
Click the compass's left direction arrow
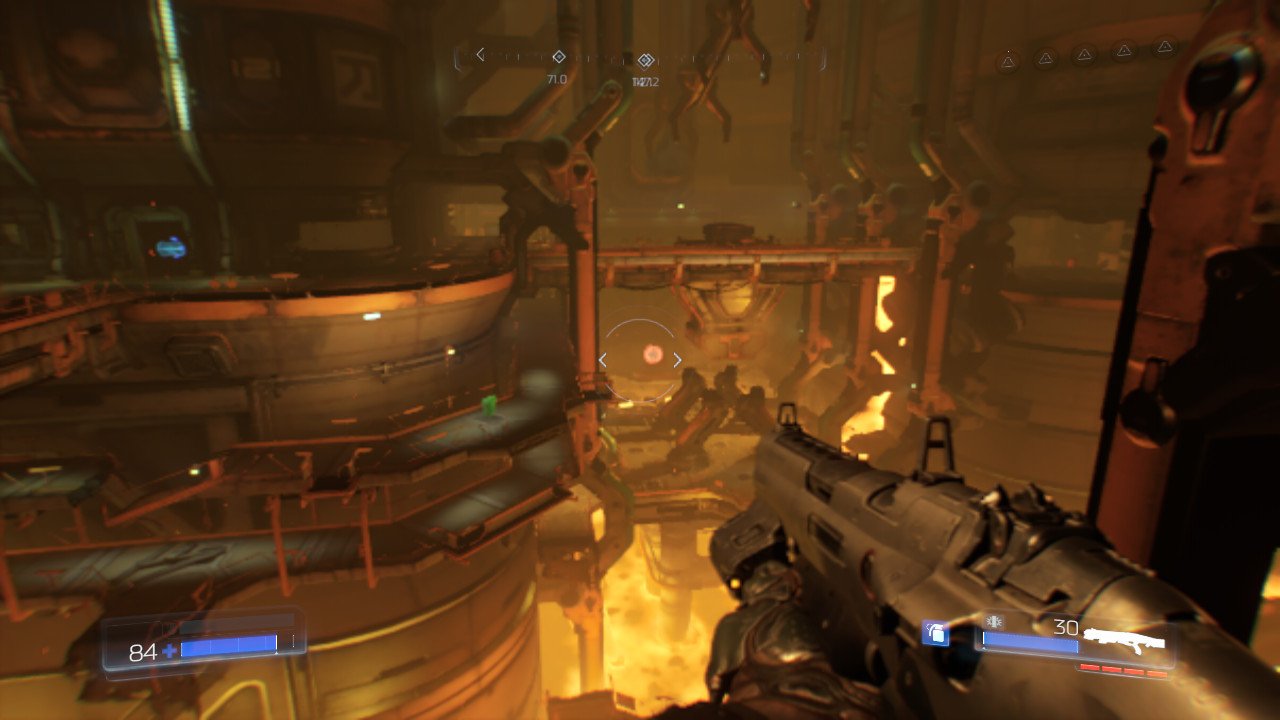pos(480,54)
